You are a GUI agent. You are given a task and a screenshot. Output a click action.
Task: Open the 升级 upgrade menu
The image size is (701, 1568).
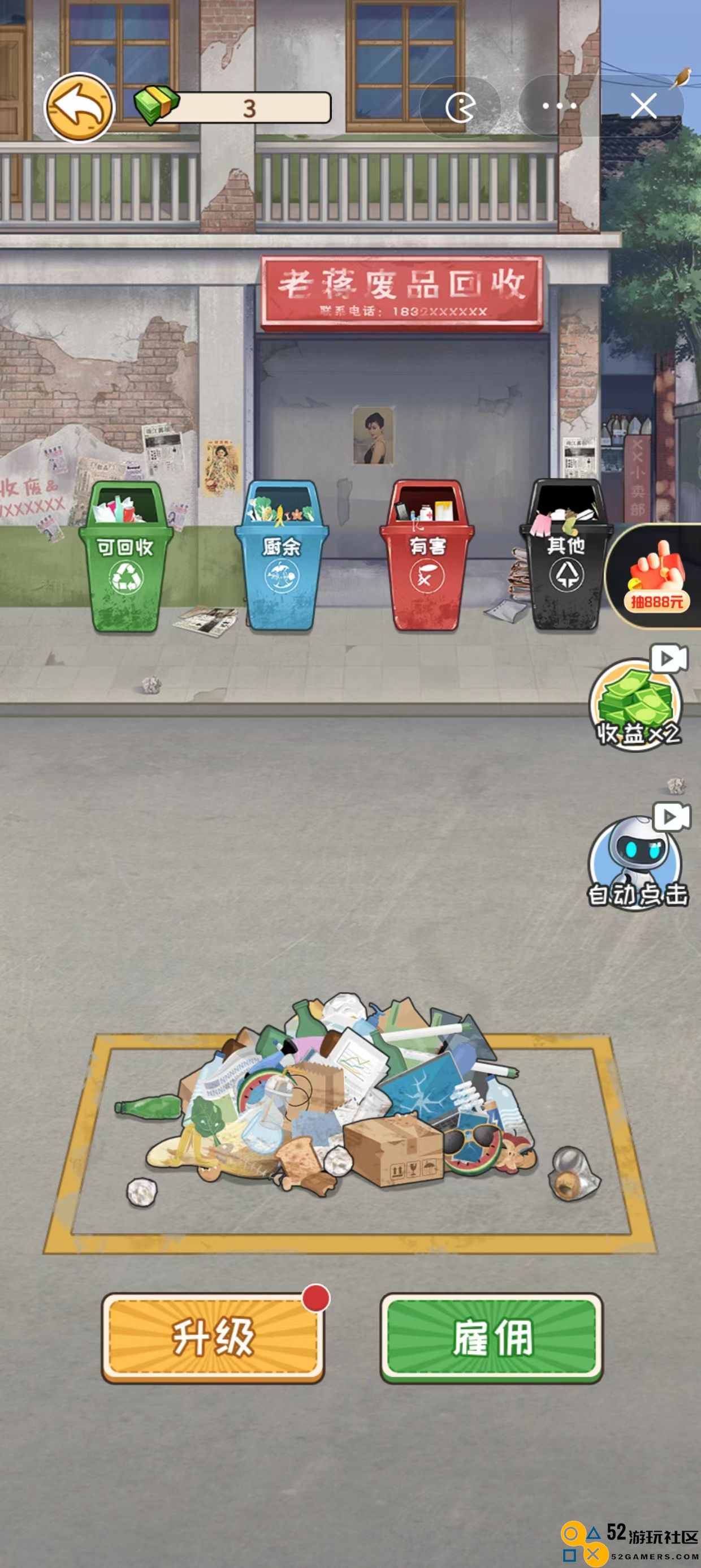(x=213, y=1337)
